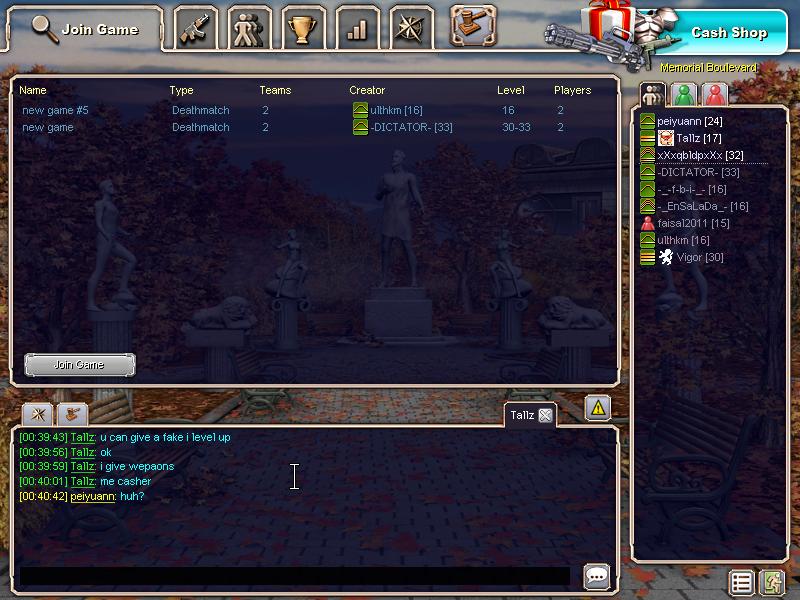The width and height of the screenshot is (800, 600).
Task: Select player xXxqbldpxXx in the list
Action: (x=700, y=155)
